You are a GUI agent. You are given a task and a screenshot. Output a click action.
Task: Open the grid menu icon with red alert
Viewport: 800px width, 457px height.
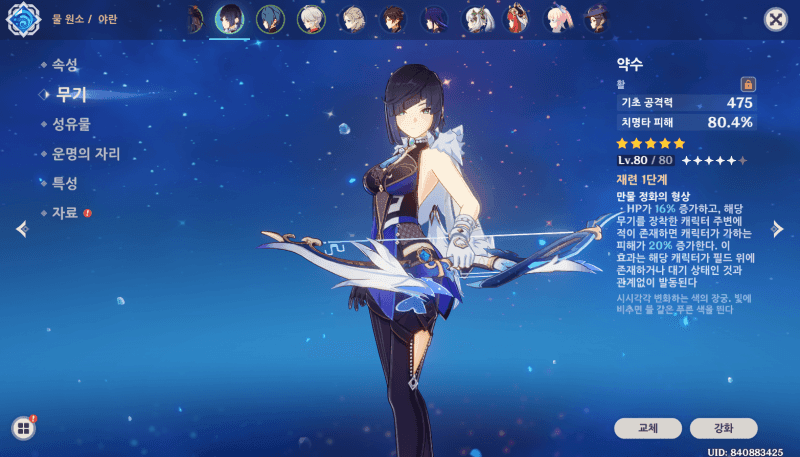pos(23,428)
